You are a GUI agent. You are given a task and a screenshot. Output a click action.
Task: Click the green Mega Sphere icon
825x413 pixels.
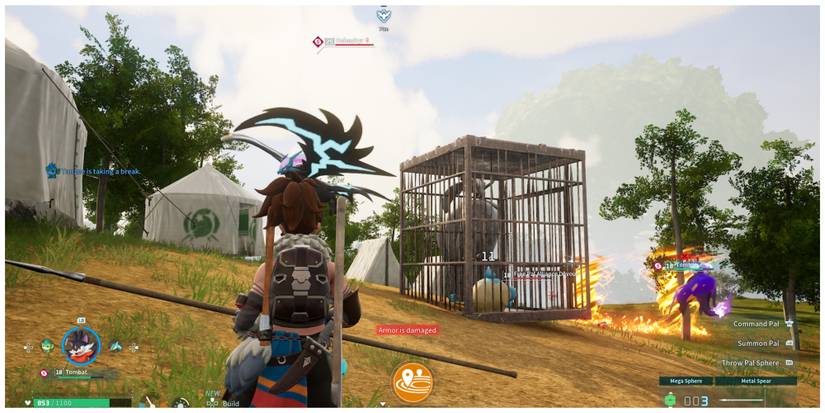[670, 400]
